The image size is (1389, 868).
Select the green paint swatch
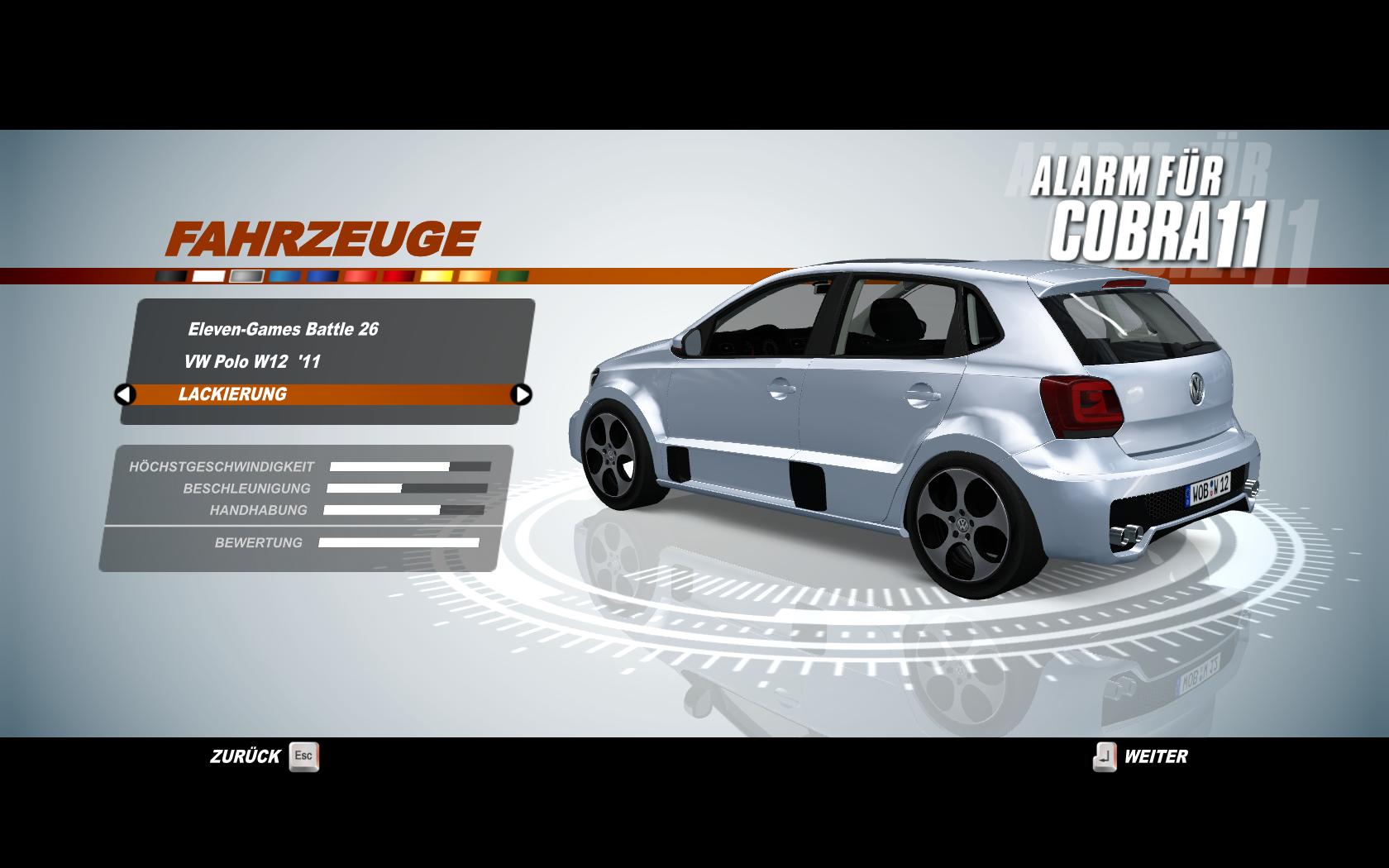(513, 276)
